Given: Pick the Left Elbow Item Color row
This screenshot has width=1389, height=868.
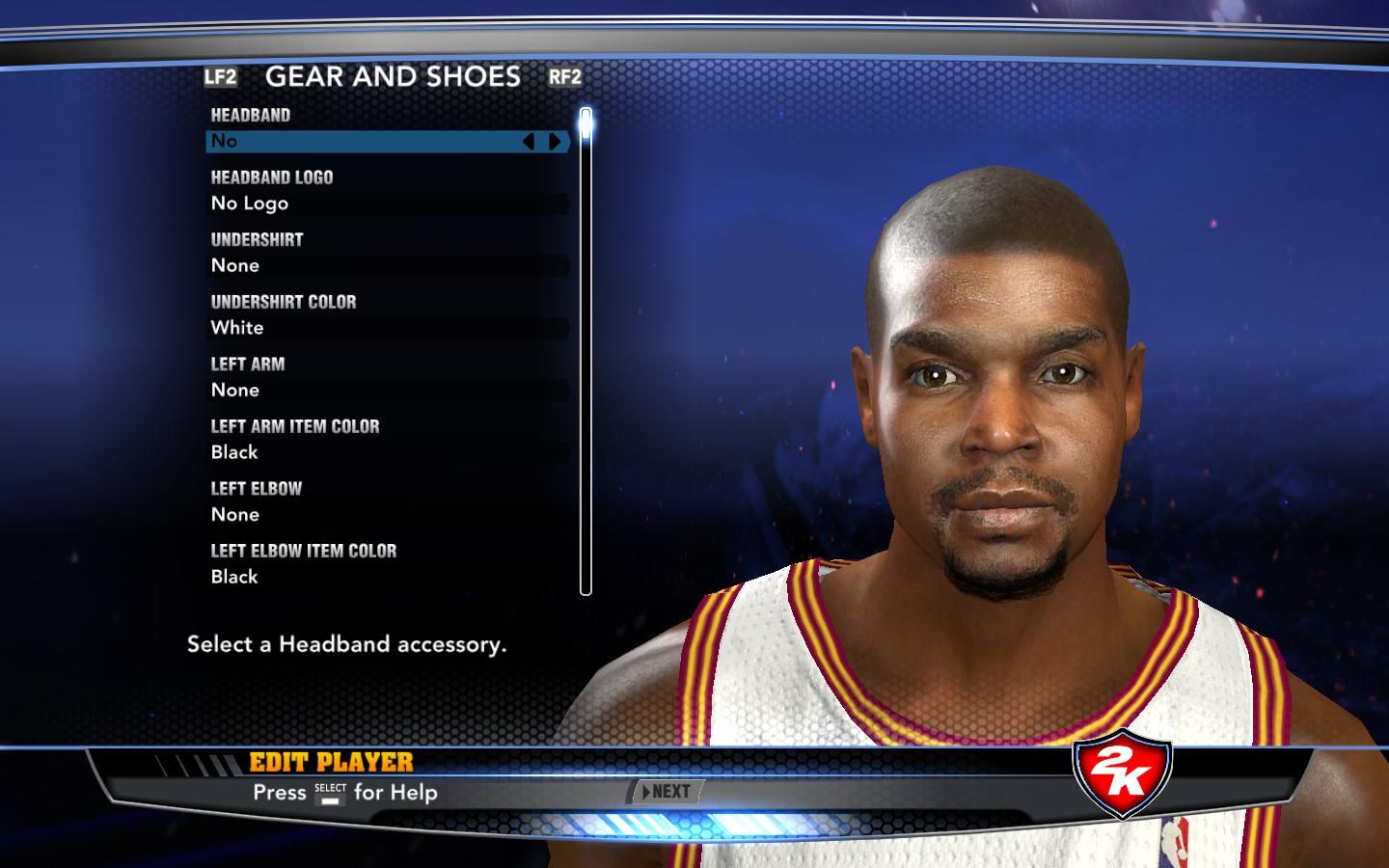Looking at the screenshot, I should [388, 577].
